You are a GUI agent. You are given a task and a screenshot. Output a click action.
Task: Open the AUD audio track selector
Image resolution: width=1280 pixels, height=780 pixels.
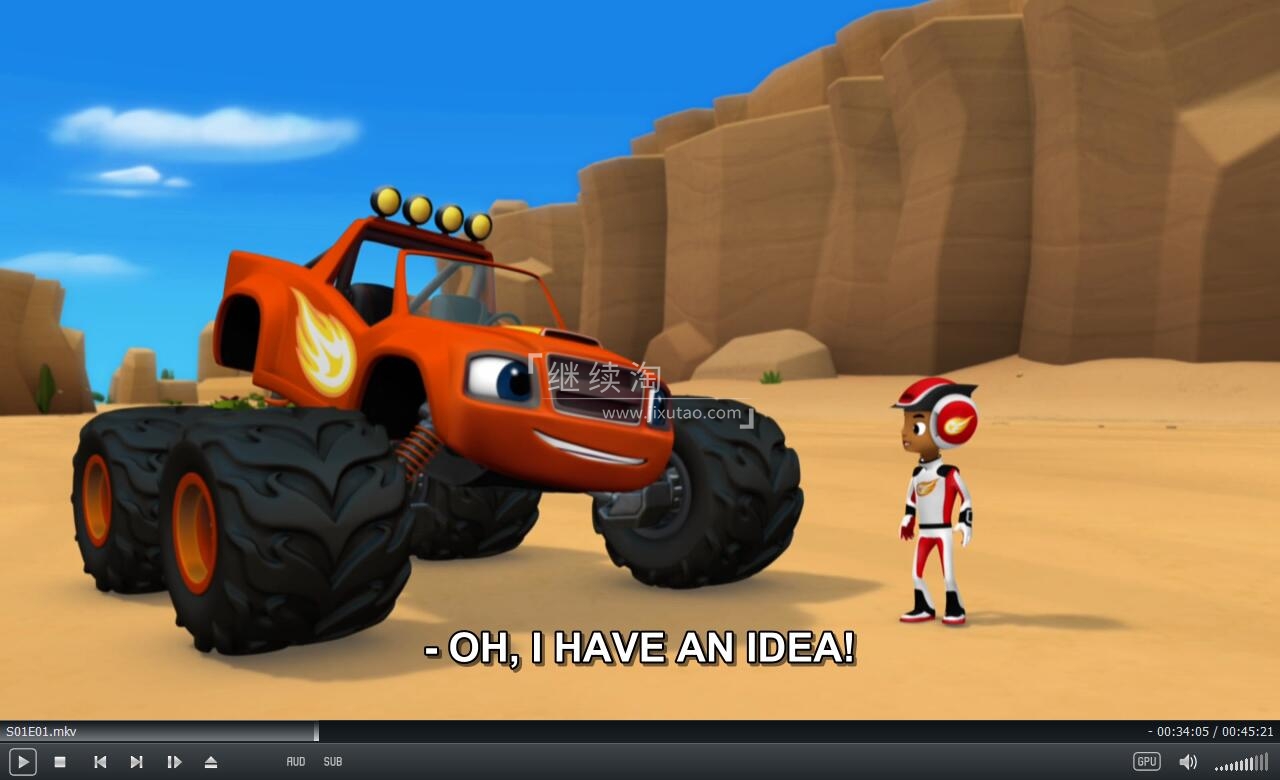click(x=296, y=761)
